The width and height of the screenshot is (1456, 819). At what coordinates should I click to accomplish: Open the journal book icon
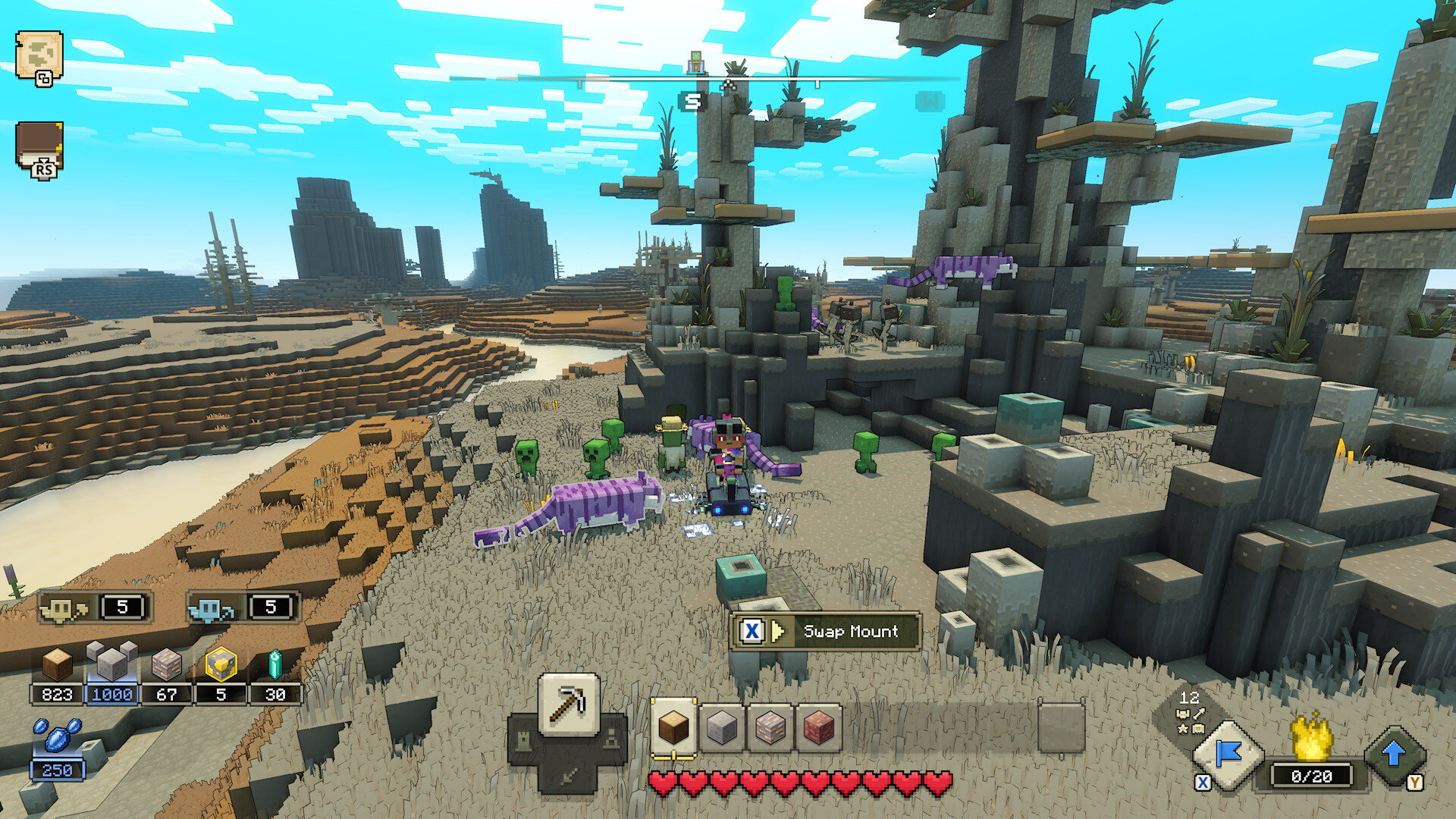[x=39, y=144]
